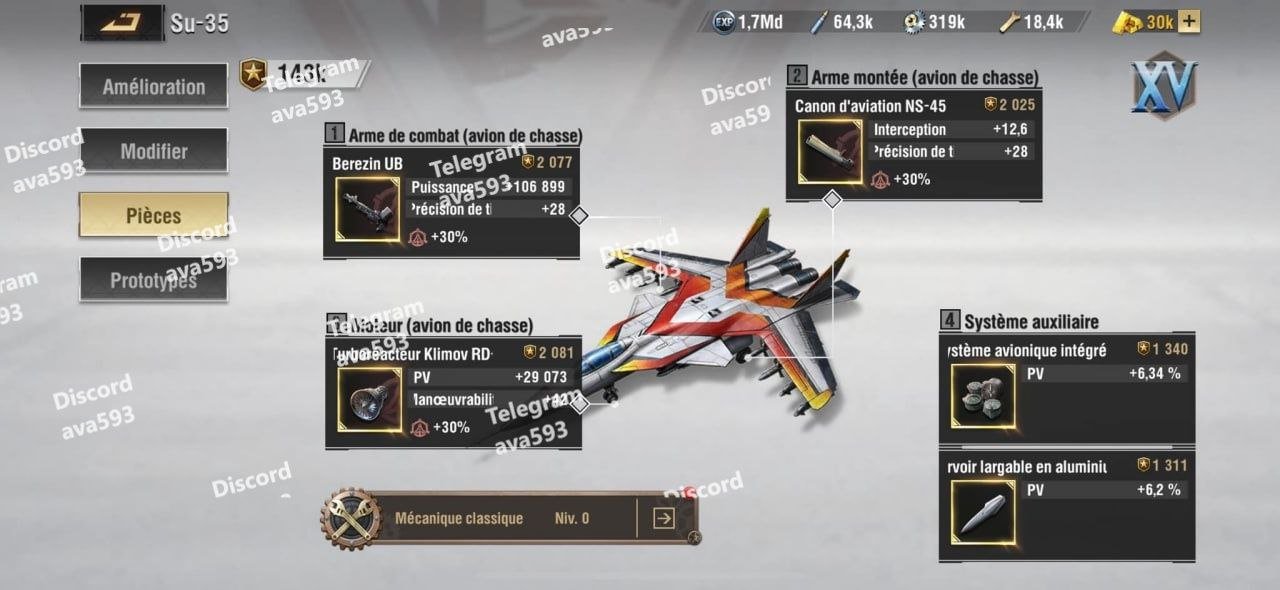Show the Prototypes tab
The image size is (1280, 590).
(153, 281)
